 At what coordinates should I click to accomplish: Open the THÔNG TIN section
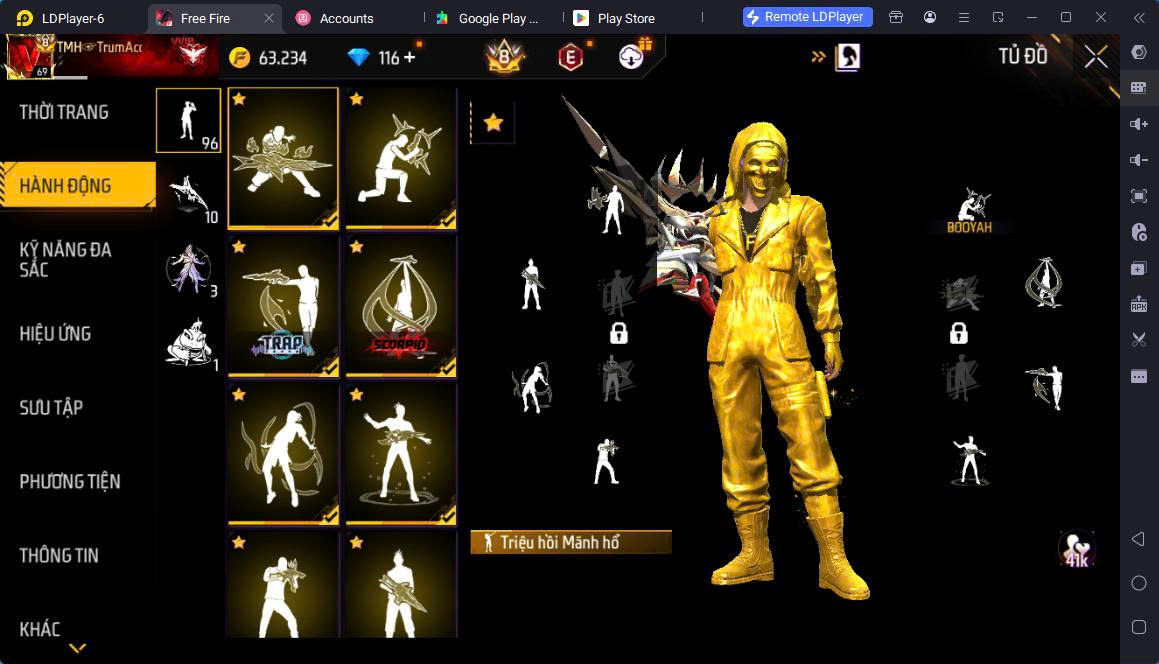[x=59, y=556]
